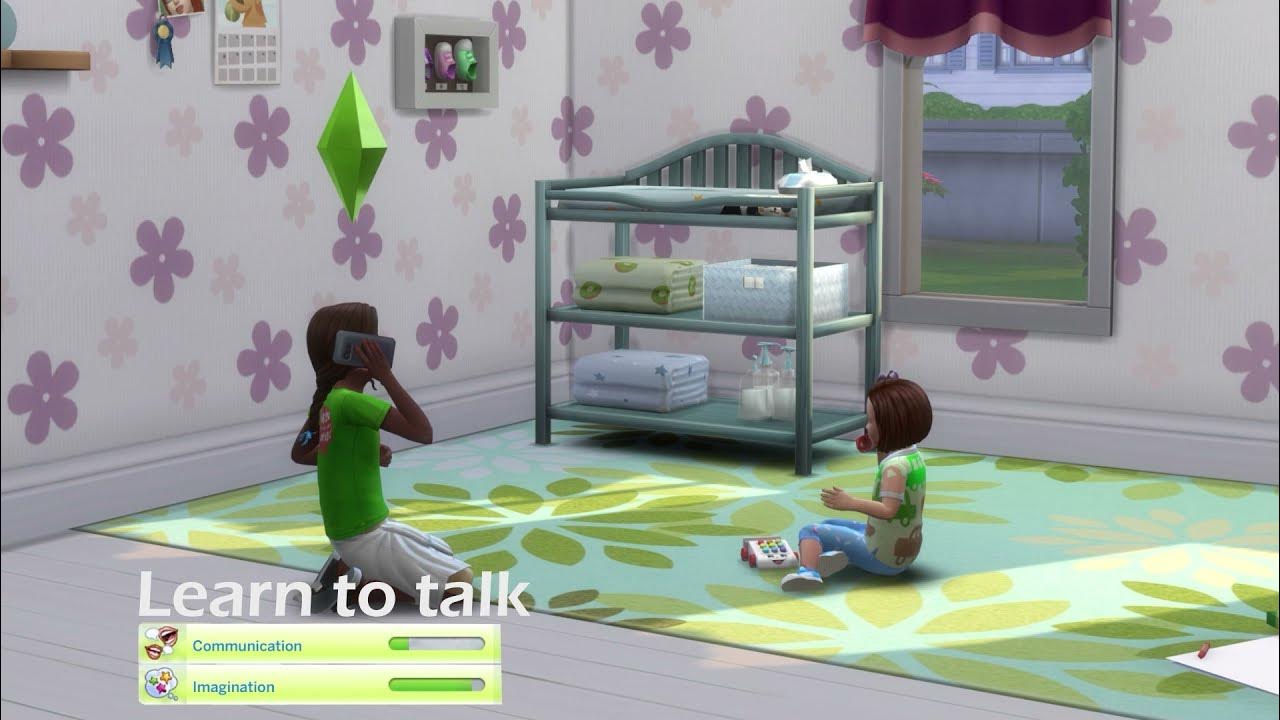The height and width of the screenshot is (720, 1280).
Task: Select the folded blankets on the middle shelf
Action: click(640, 285)
